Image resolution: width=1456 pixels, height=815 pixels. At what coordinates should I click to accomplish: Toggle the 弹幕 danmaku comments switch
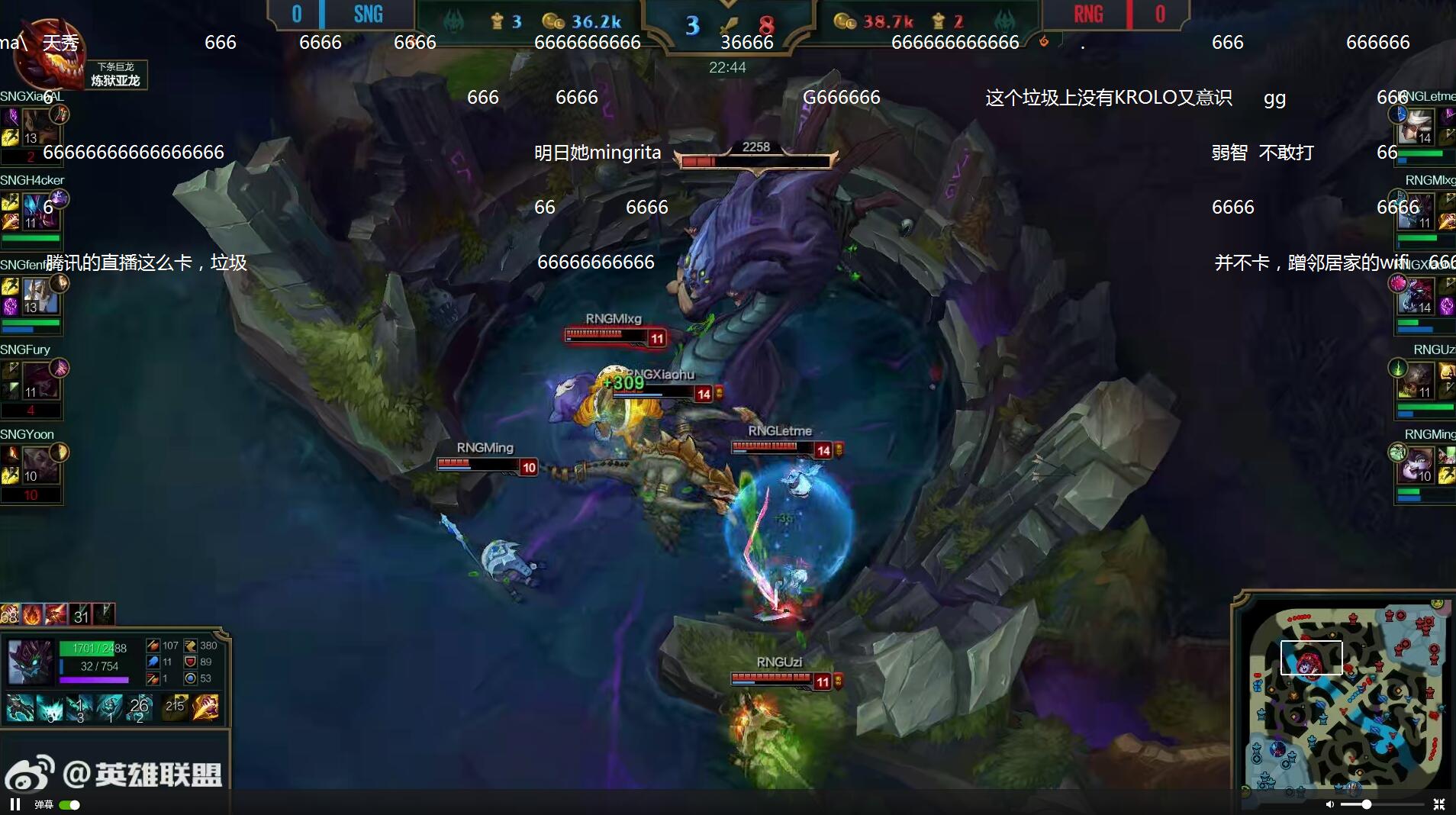69,804
